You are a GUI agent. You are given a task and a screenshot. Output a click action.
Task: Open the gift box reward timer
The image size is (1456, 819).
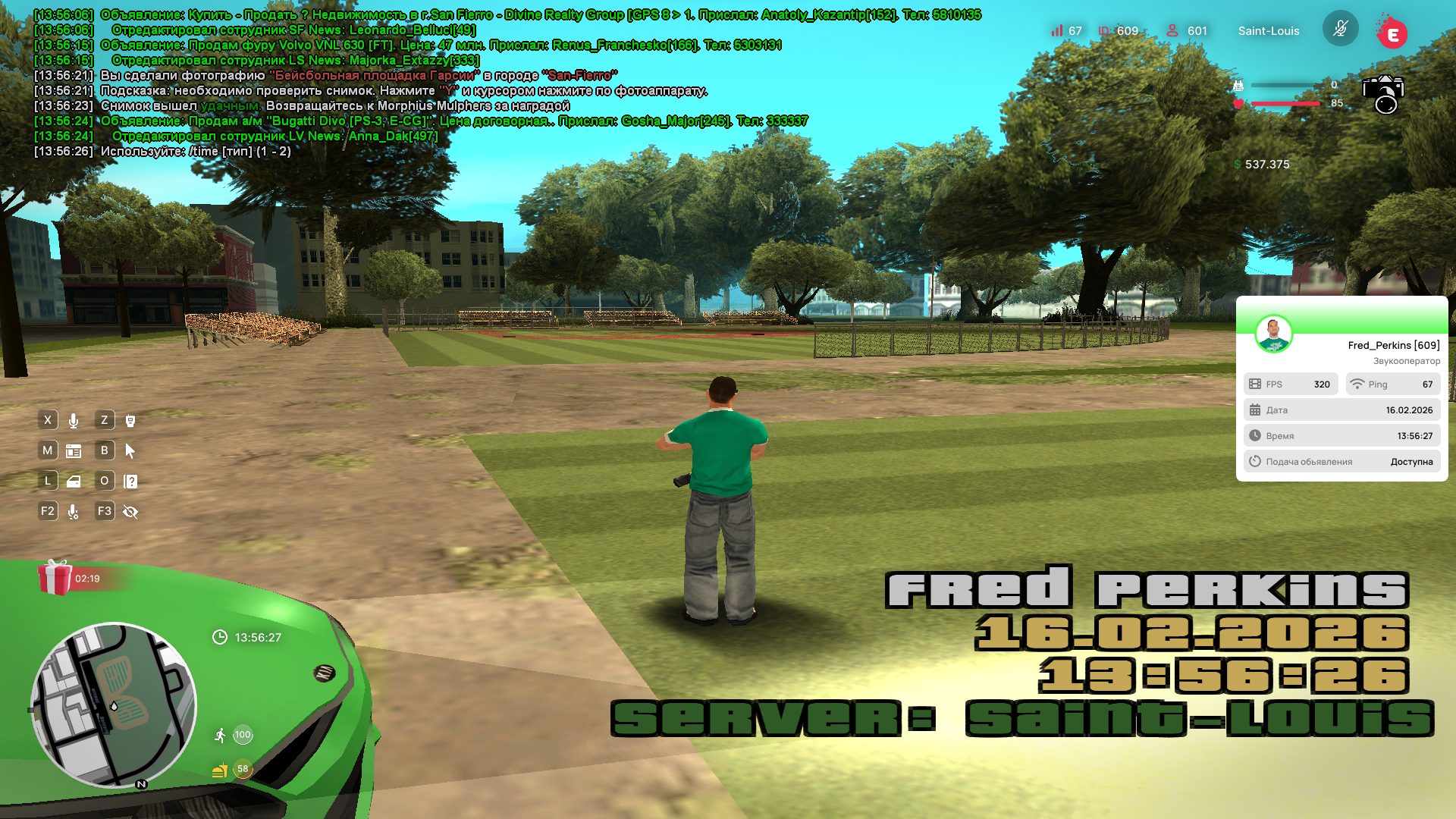pos(55,578)
